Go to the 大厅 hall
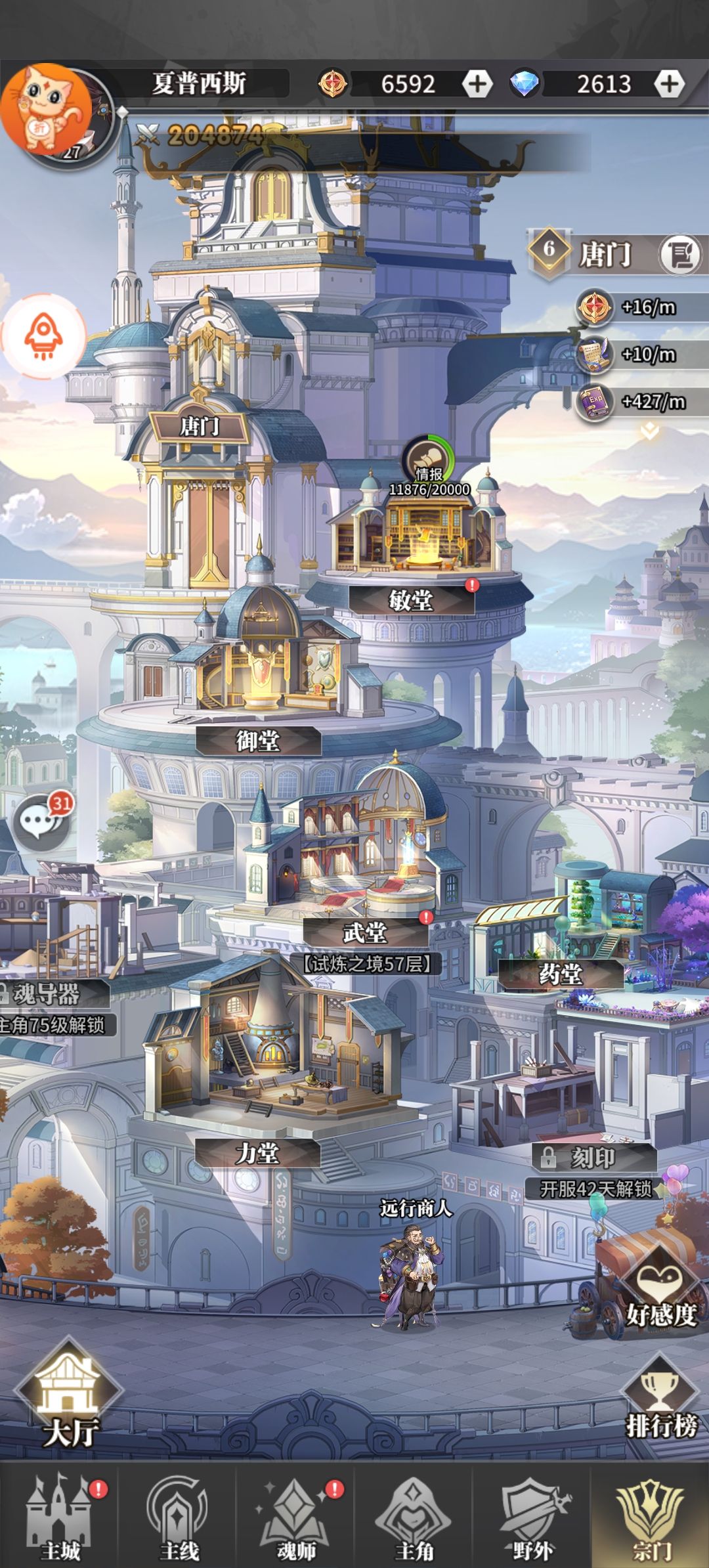Viewport: 709px width, 1568px height. point(70,1399)
